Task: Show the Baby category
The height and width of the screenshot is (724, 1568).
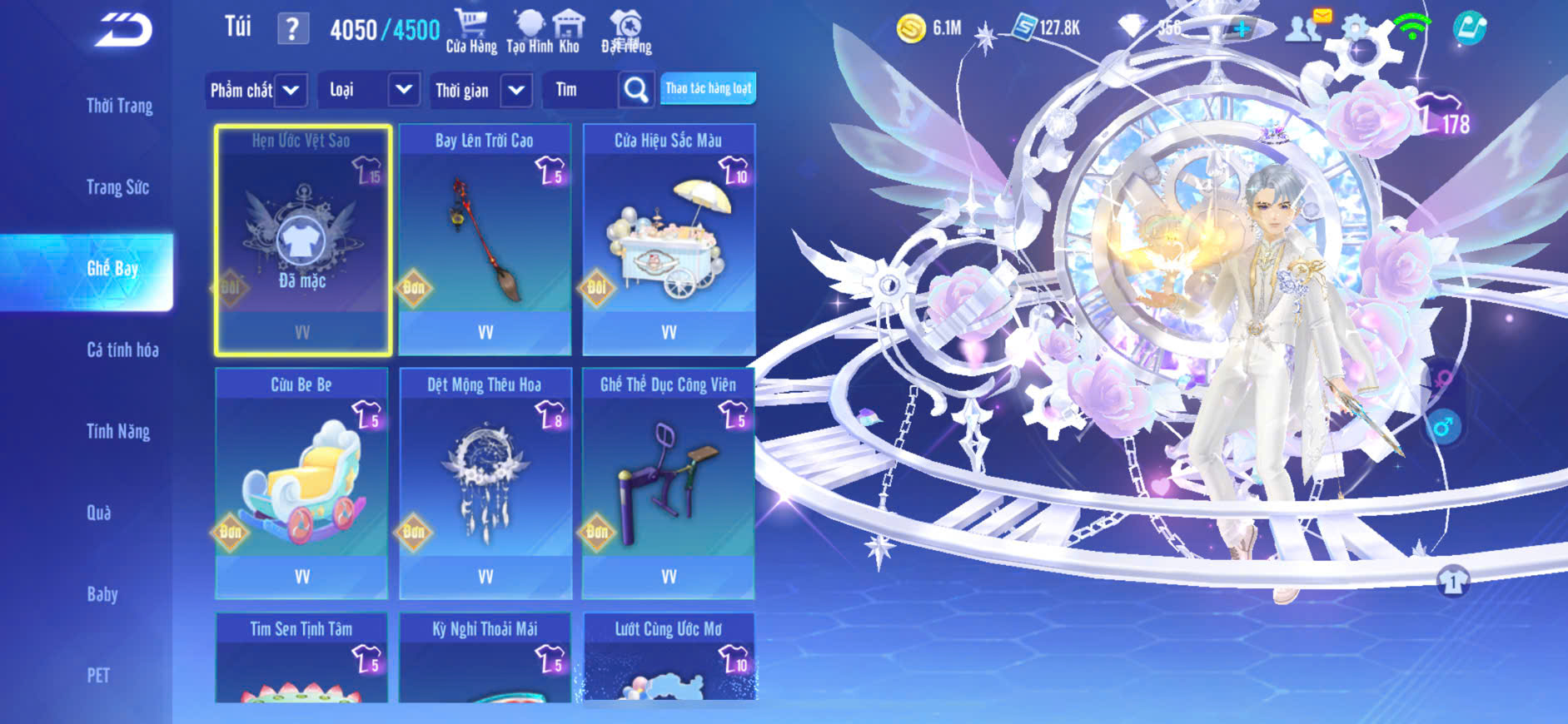Action: pos(102,594)
